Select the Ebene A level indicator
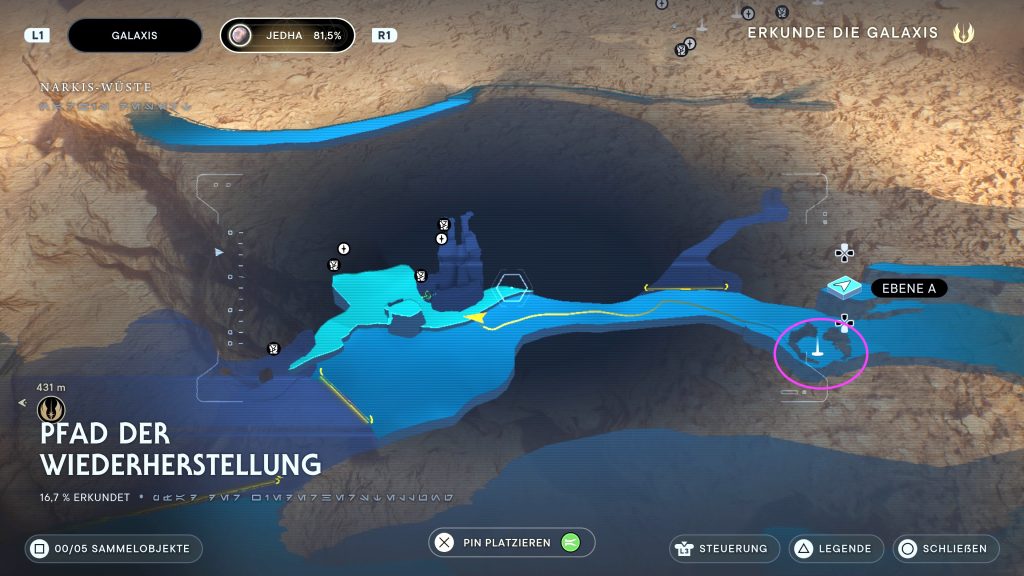The image size is (1024, 576). click(x=909, y=289)
